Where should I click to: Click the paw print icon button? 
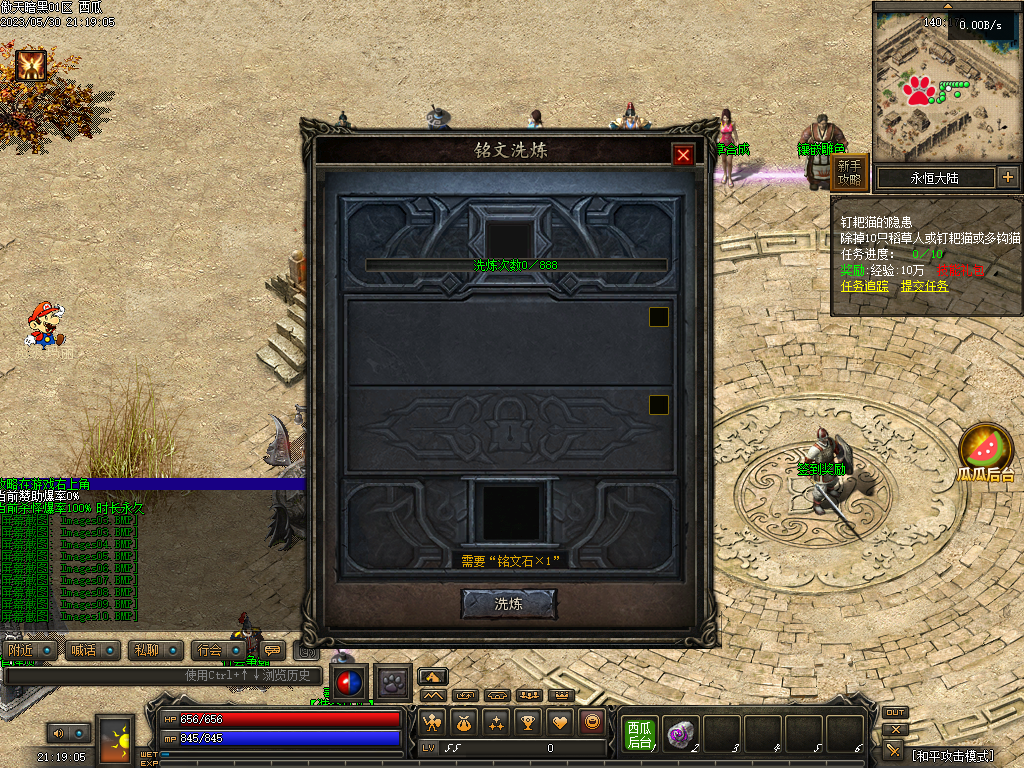pyautogui.click(x=394, y=682)
